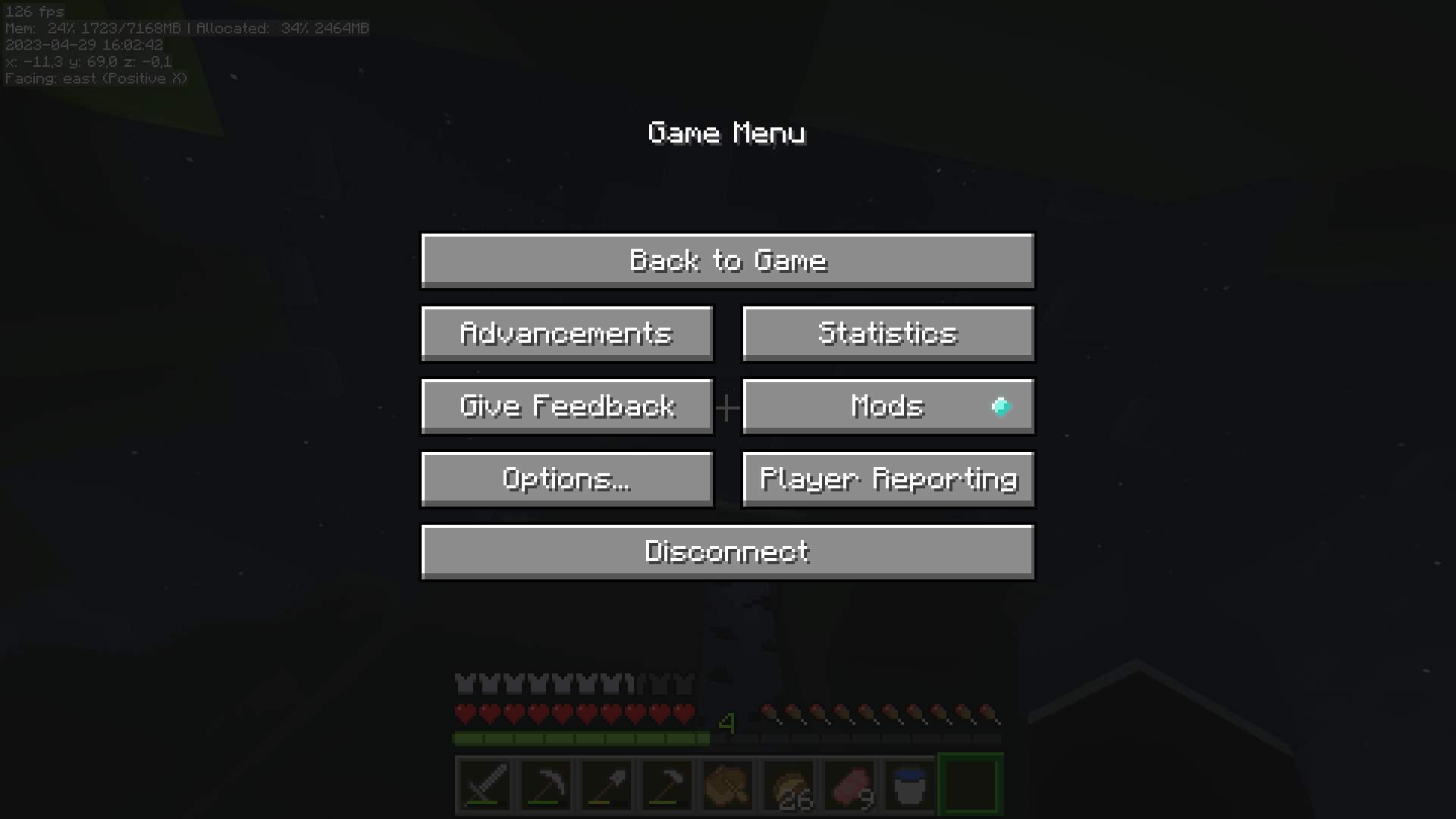Select the water bucket in the hotbar

pyautogui.click(x=909, y=784)
